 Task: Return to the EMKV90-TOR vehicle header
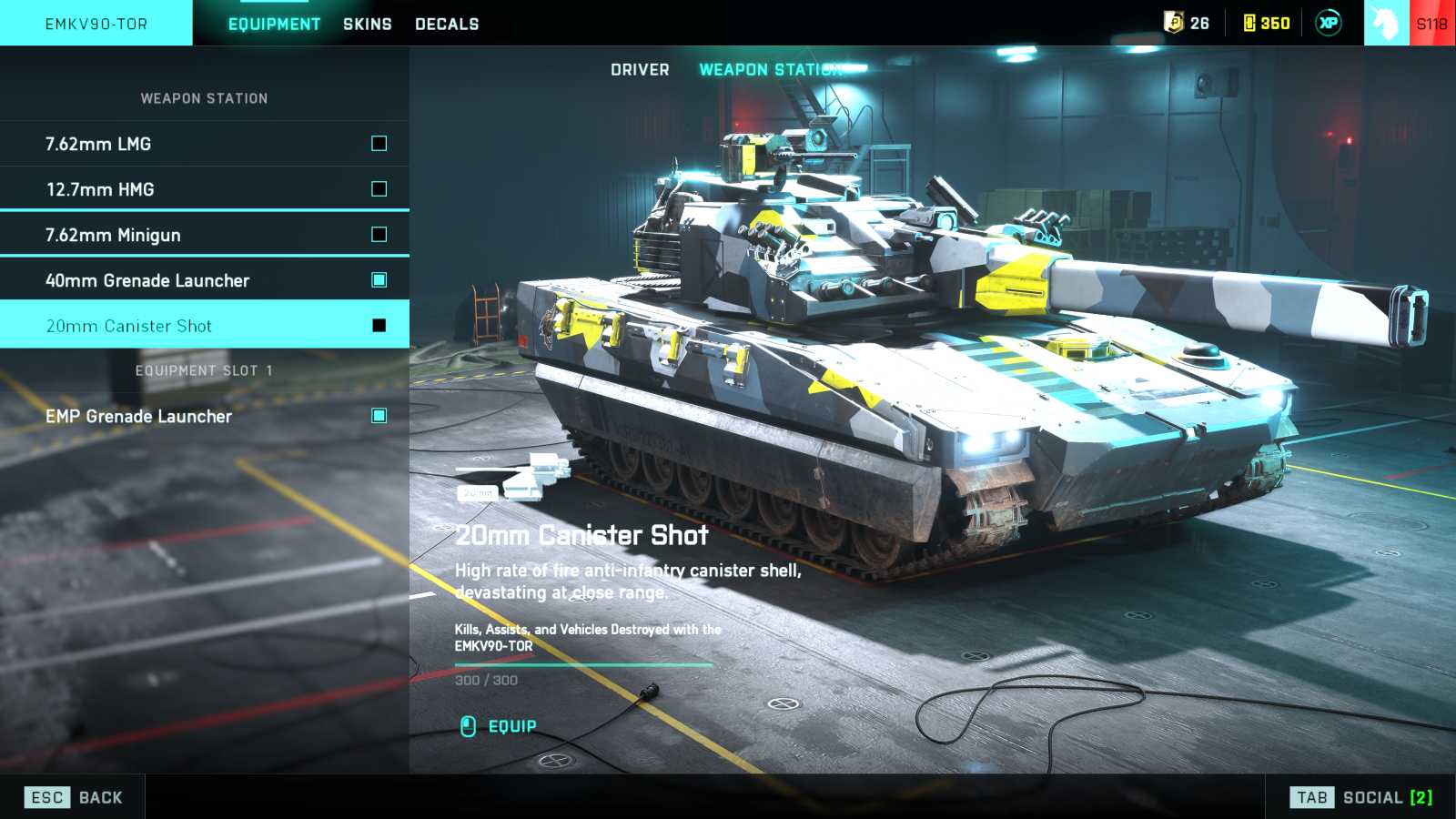coord(96,24)
